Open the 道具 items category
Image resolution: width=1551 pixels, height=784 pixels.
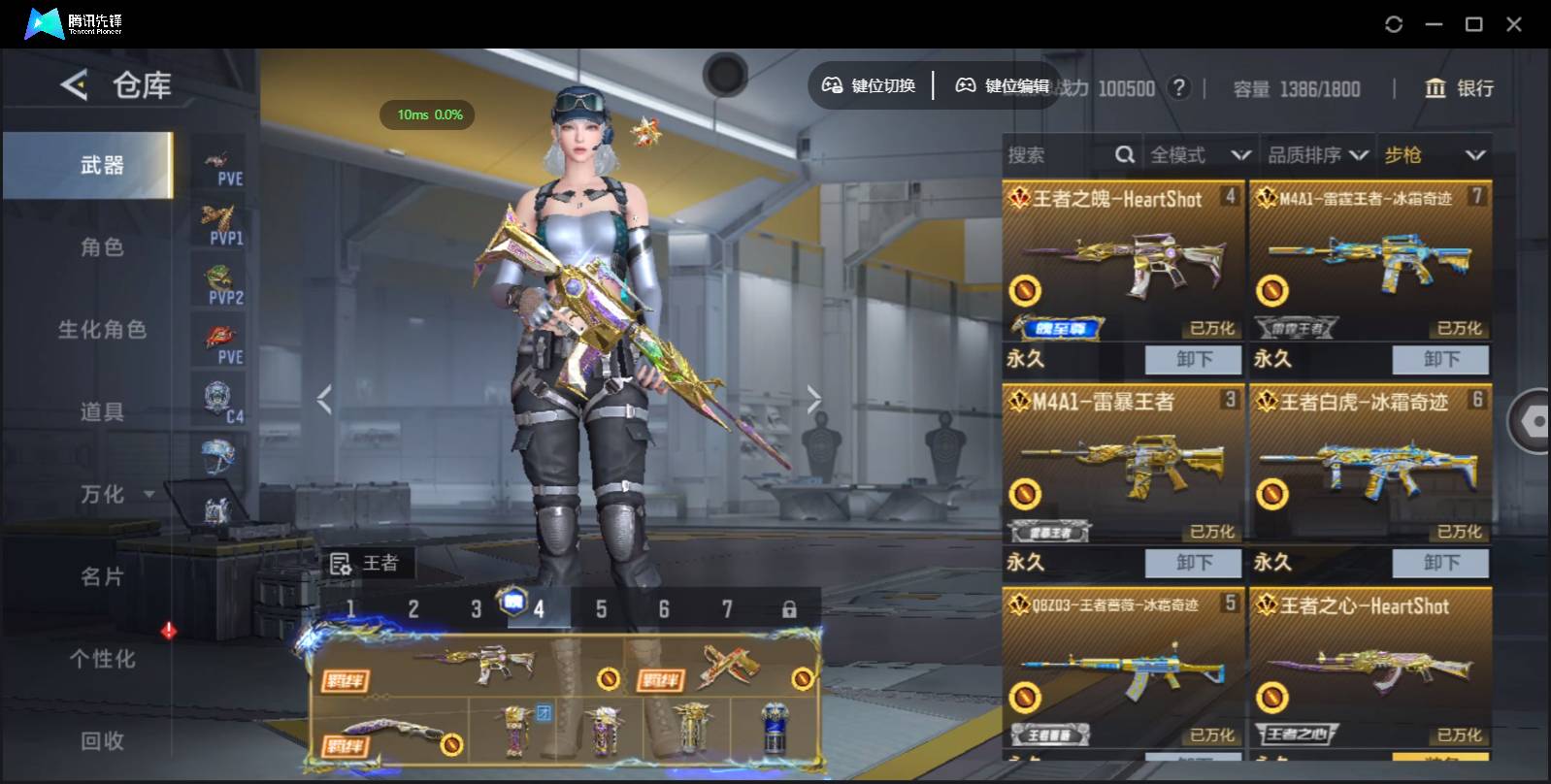(101, 412)
